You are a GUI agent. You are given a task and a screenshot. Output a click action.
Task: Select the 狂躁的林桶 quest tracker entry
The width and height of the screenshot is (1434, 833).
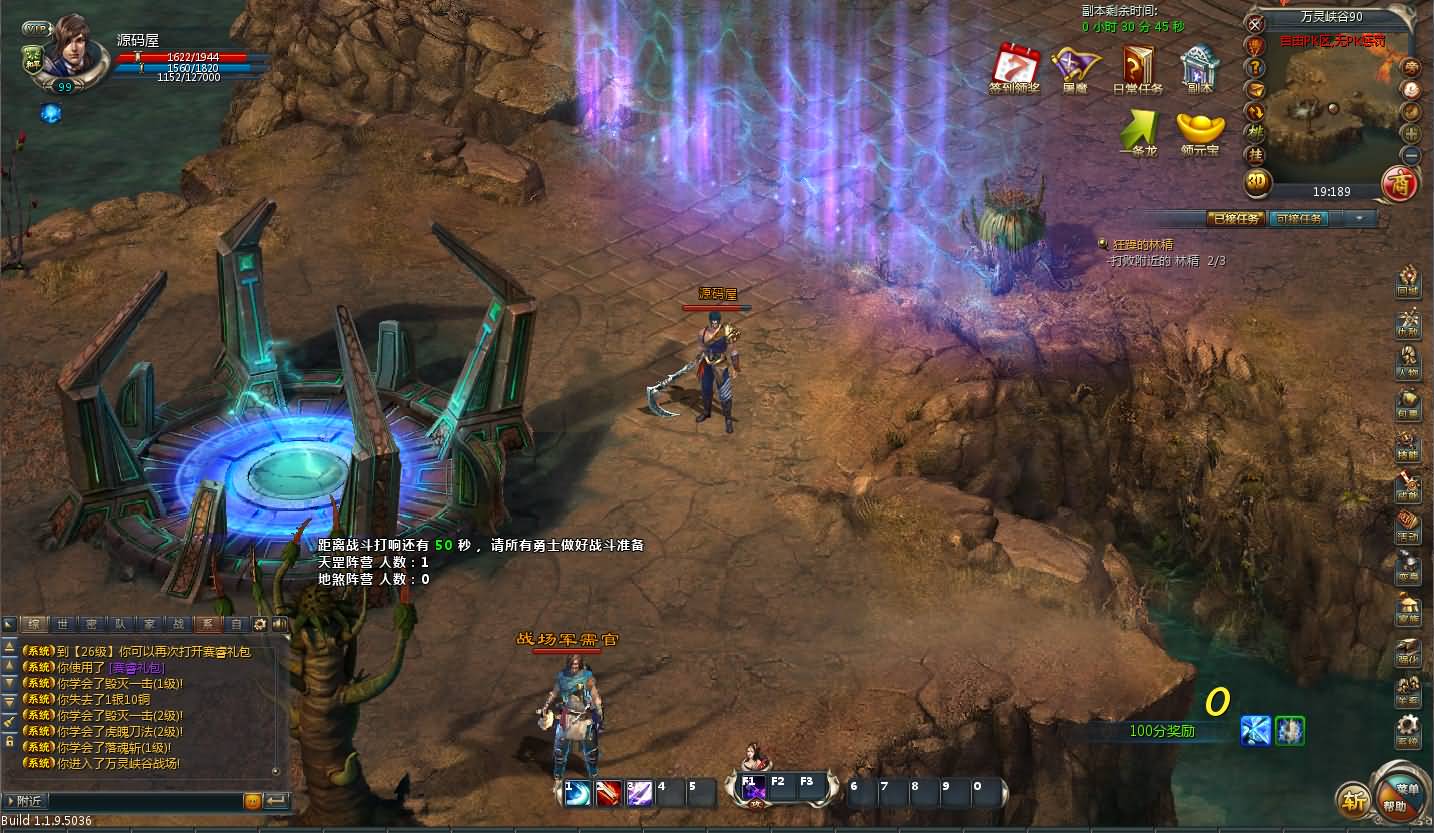(x=1142, y=244)
